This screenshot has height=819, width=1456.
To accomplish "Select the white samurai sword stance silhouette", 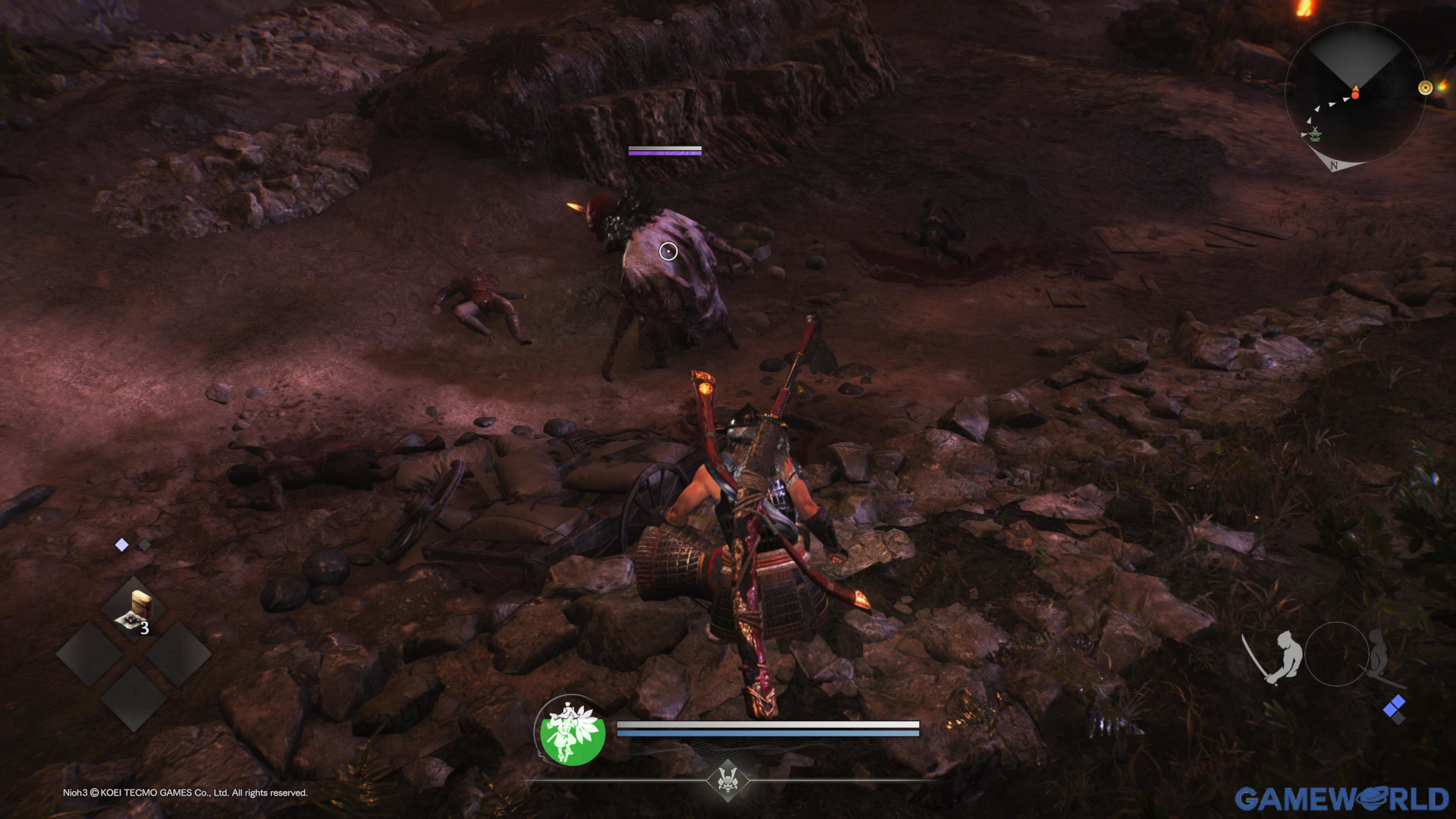I will click(1283, 654).
